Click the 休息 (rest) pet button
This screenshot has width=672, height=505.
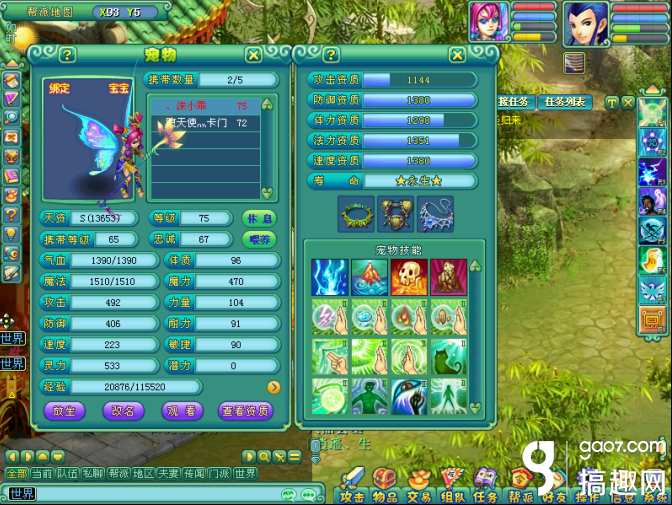[x=258, y=218]
